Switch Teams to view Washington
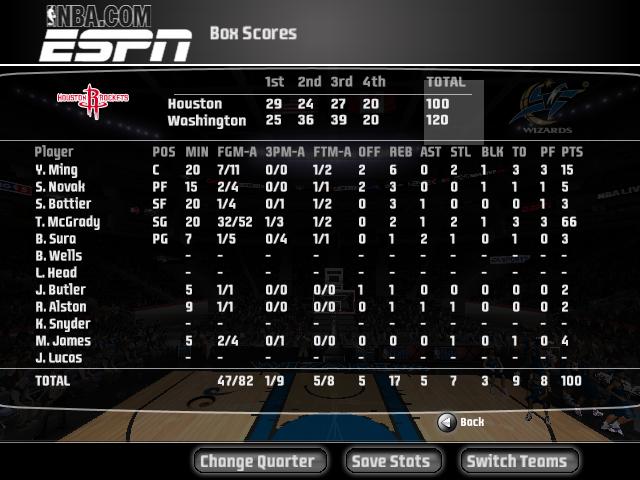Screen dimensions: 640x480 tap(517, 461)
